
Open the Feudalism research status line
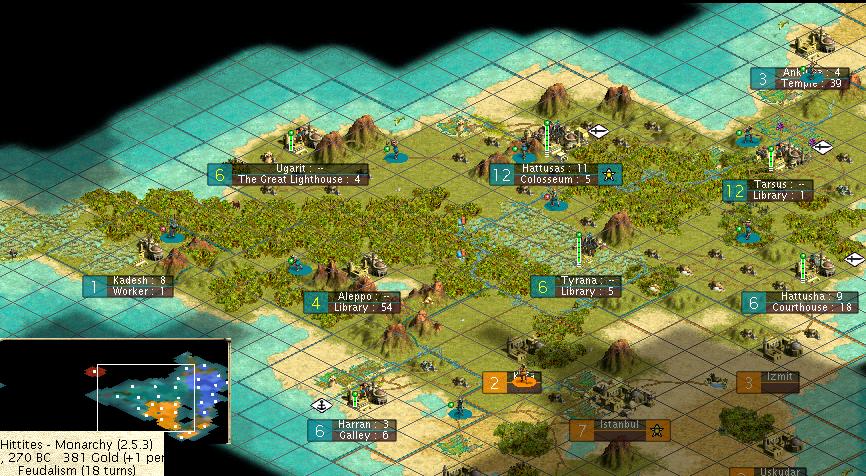point(60,468)
